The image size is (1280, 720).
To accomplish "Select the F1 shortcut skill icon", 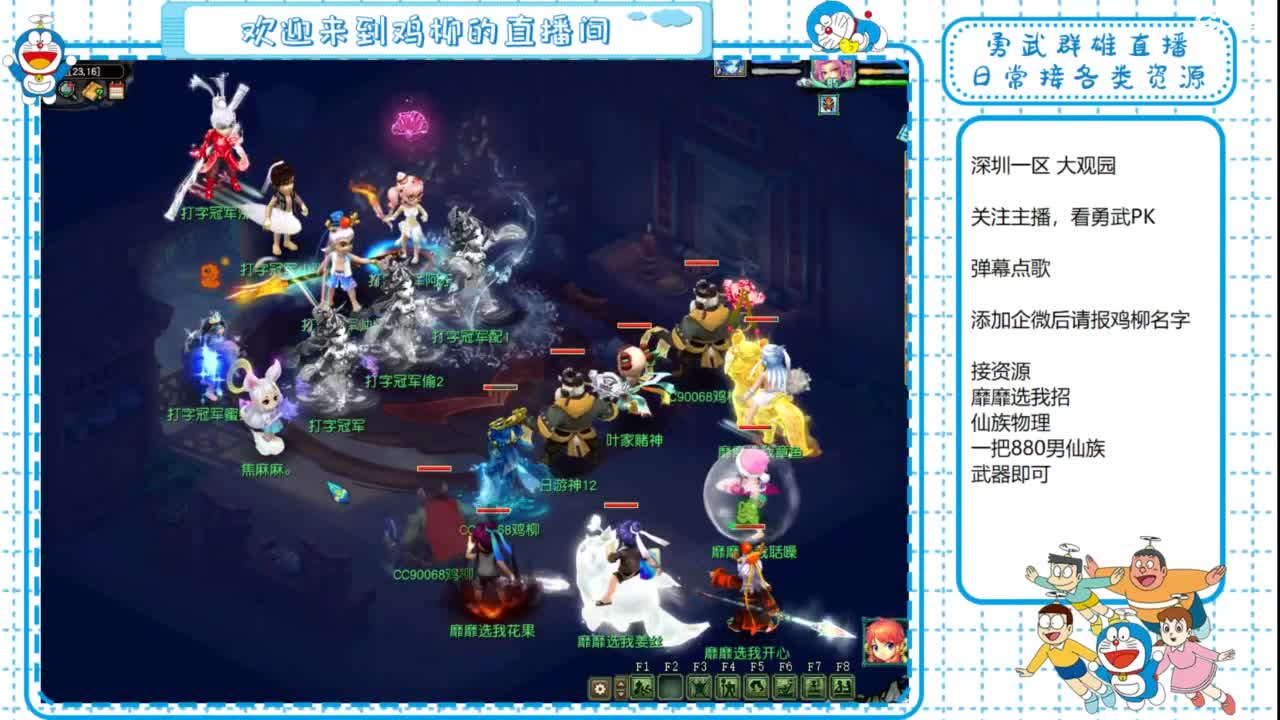I will [x=641, y=685].
